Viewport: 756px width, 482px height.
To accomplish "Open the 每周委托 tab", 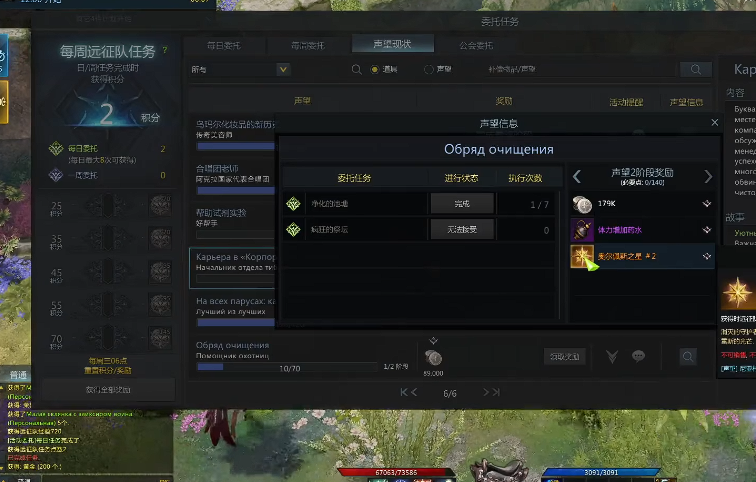I will pos(307,45).
